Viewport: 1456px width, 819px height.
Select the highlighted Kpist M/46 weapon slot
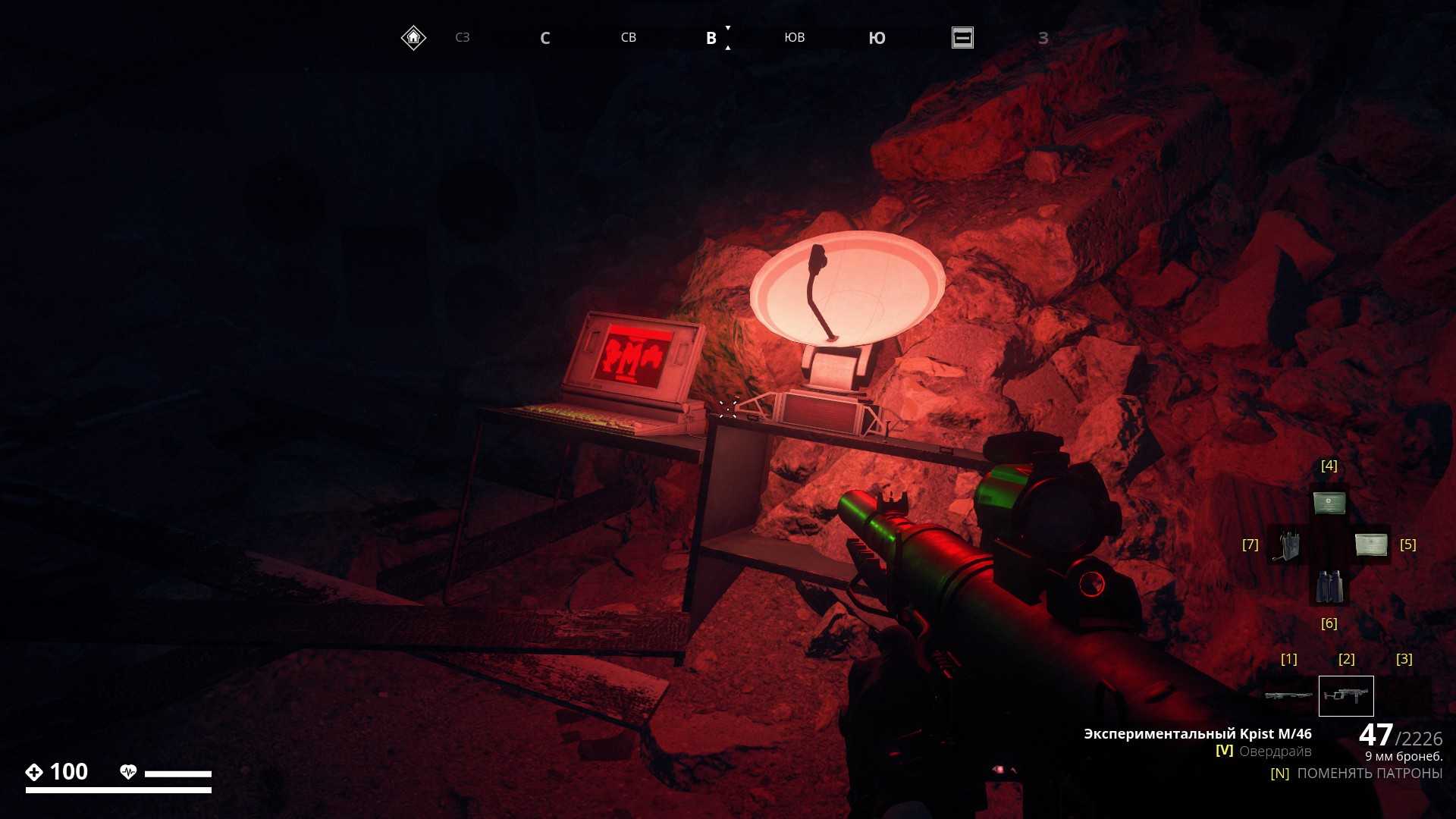(x=1346, y=695)
